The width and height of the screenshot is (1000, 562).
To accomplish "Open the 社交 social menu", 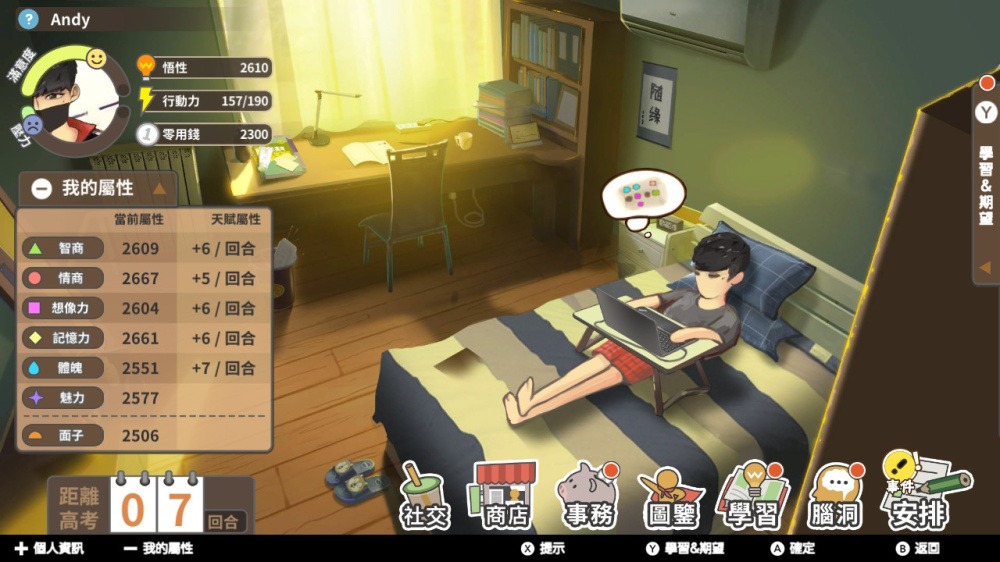I will pos(425,497).
